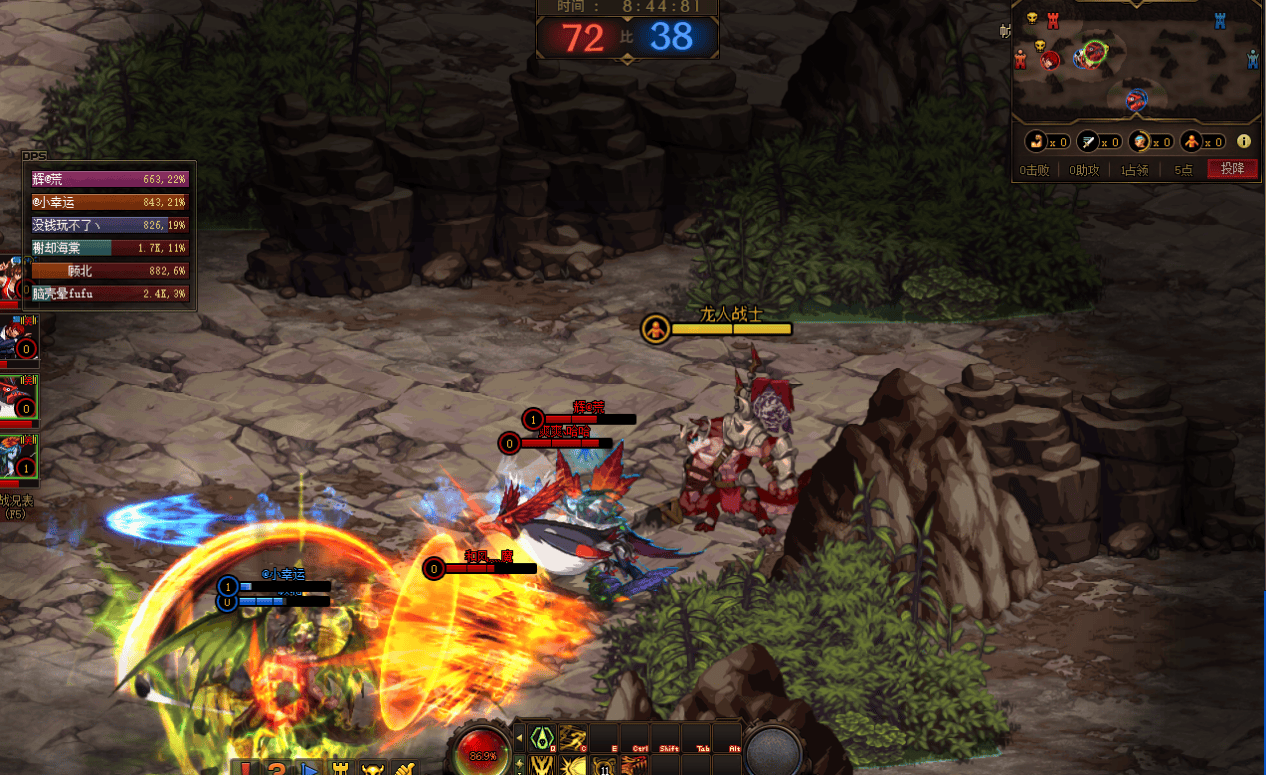Viewport: 1266px width, 775px height.
Task: Click the battlefield minimap
Action: pyautogui.click(x=1137, y=60)
